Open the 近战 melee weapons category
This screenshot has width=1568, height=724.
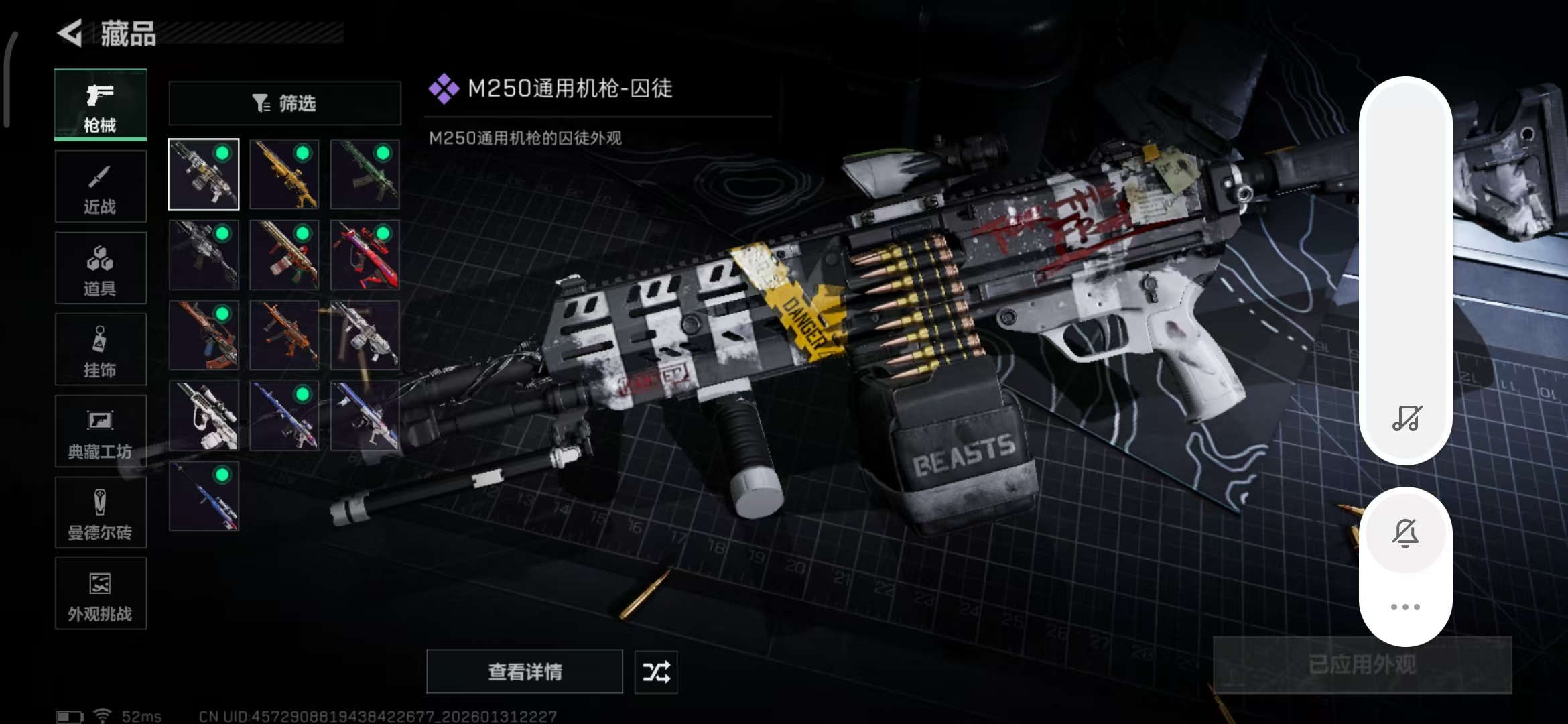point(100,186)
